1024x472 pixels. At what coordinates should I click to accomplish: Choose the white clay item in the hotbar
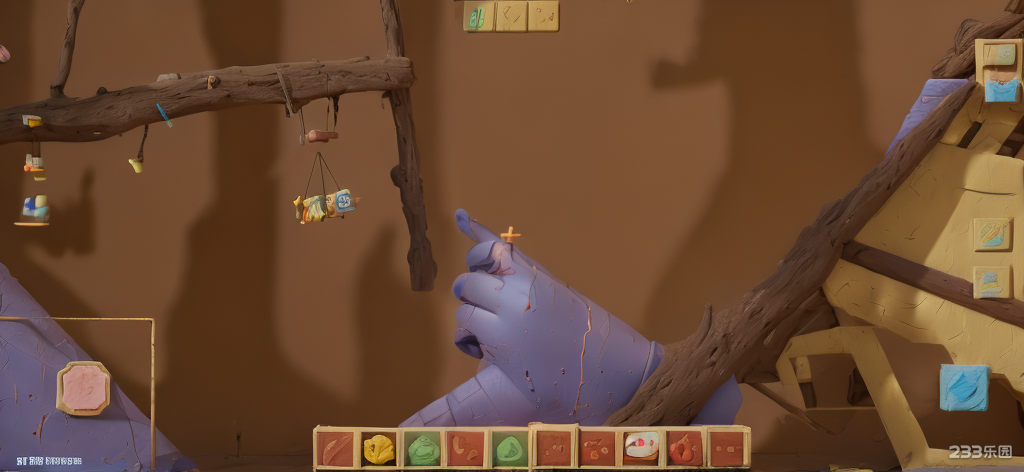[x=640, y=447]
